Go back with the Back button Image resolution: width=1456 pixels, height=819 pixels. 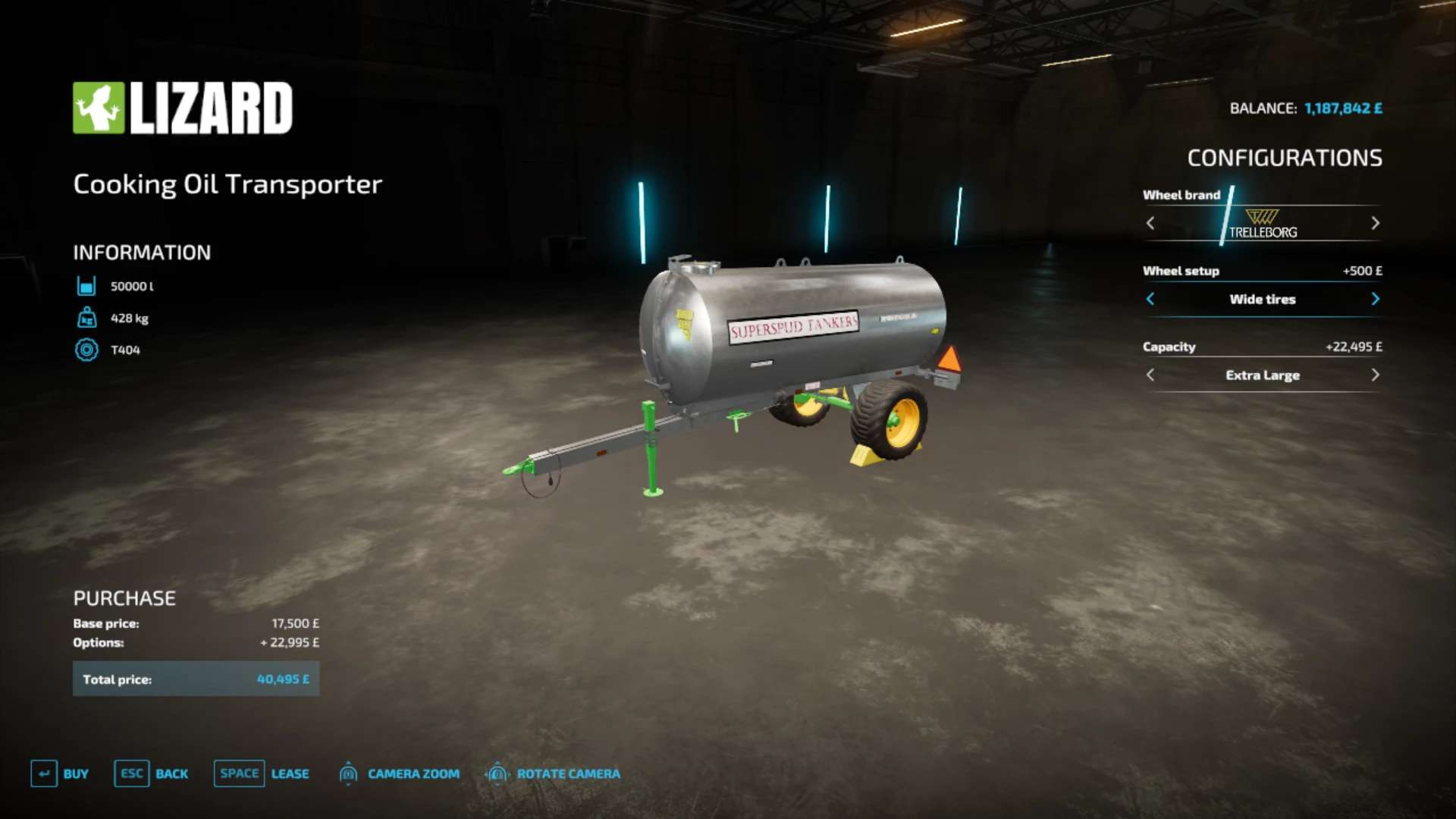(152, 773)
